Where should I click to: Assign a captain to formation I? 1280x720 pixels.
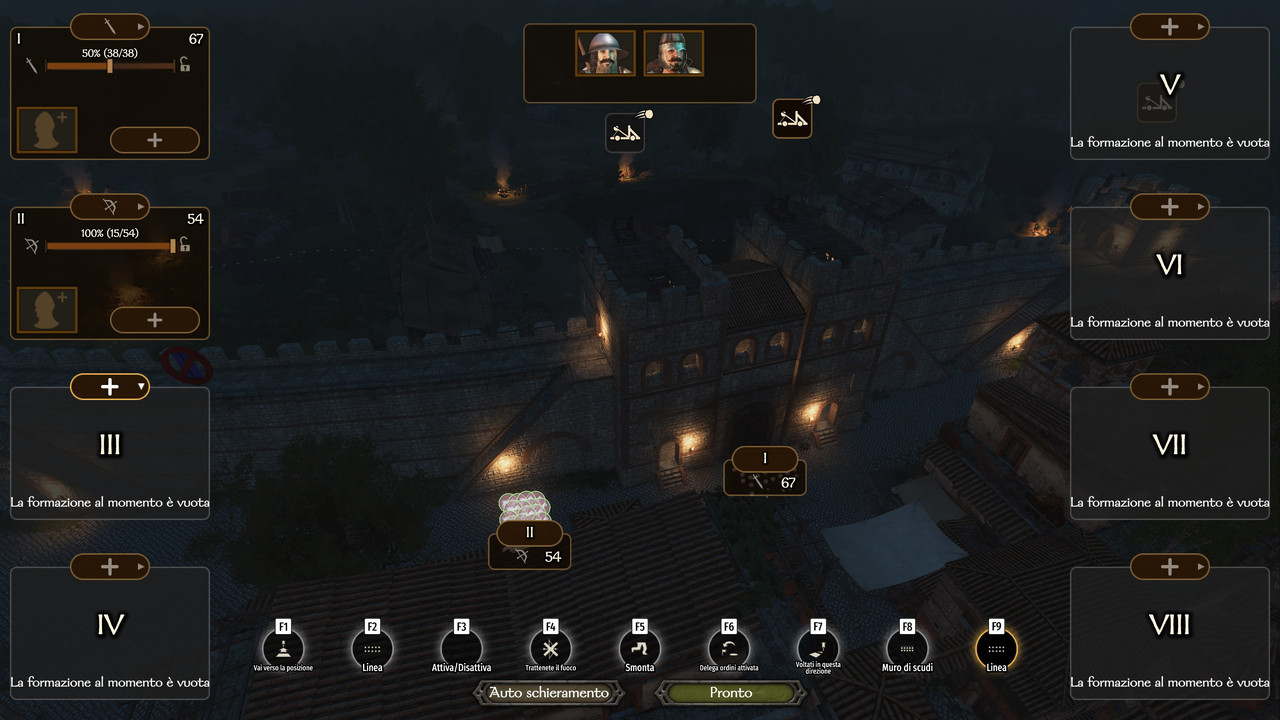click(x=47, y=131)
